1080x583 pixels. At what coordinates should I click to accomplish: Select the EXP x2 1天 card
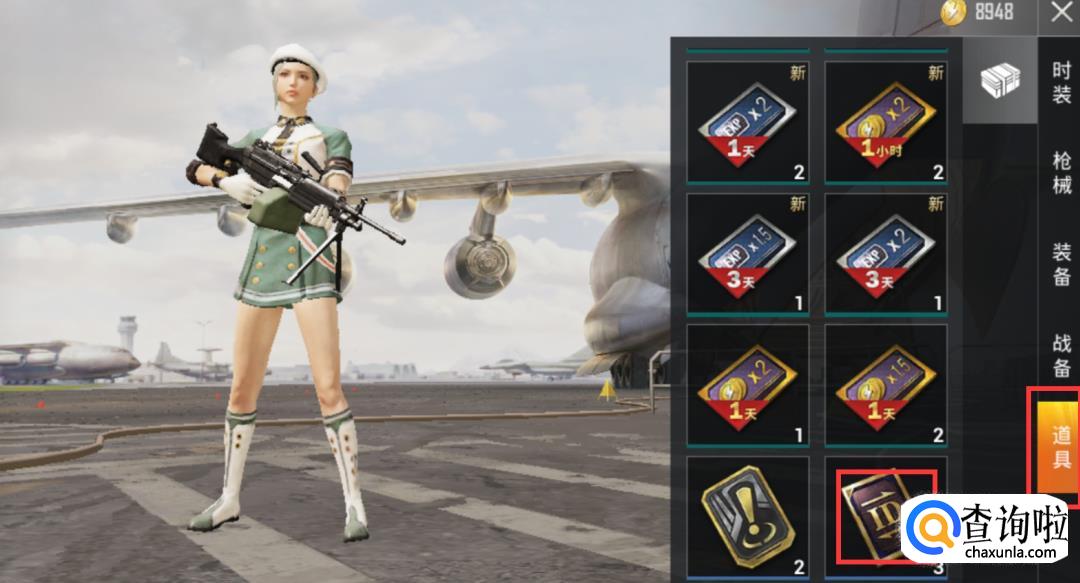pyautogui.click(x=747, y=123)
